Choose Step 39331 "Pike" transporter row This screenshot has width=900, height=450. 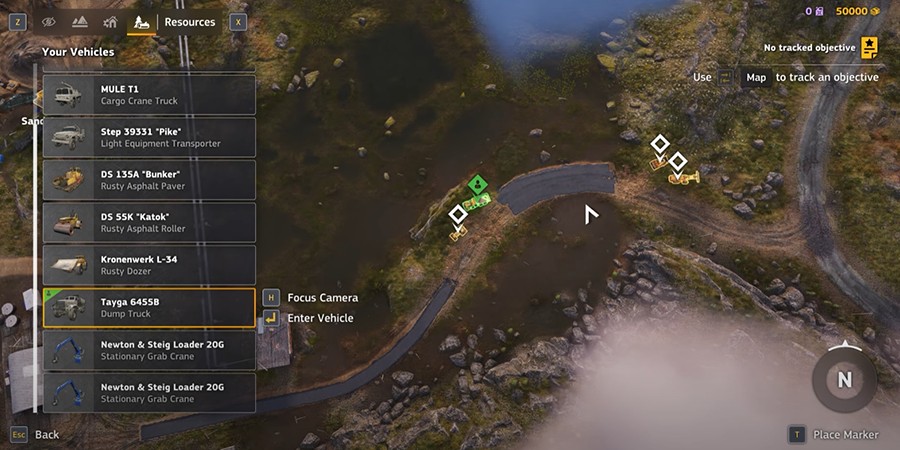pos(149,137)
